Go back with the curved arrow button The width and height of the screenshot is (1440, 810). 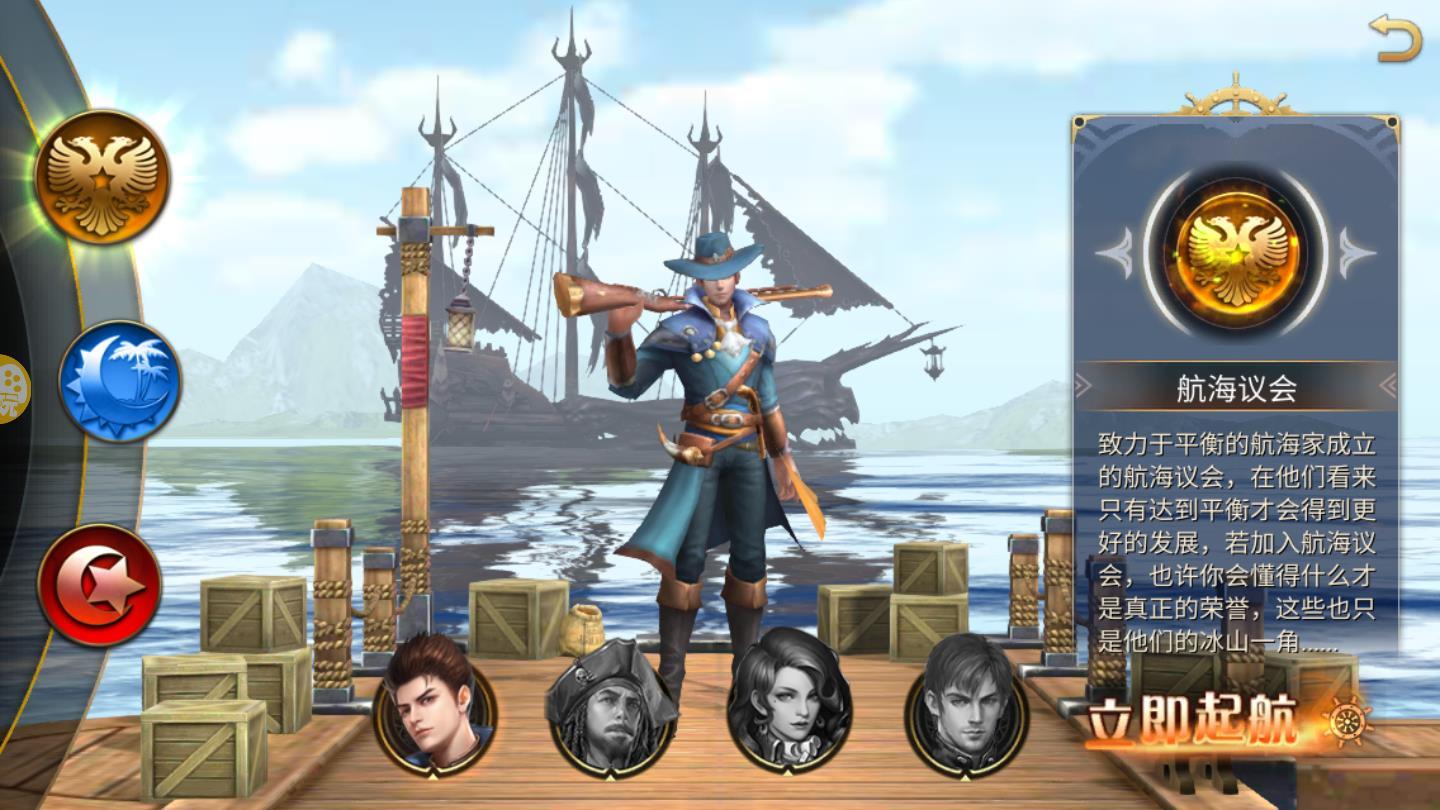coord(1395,40)
